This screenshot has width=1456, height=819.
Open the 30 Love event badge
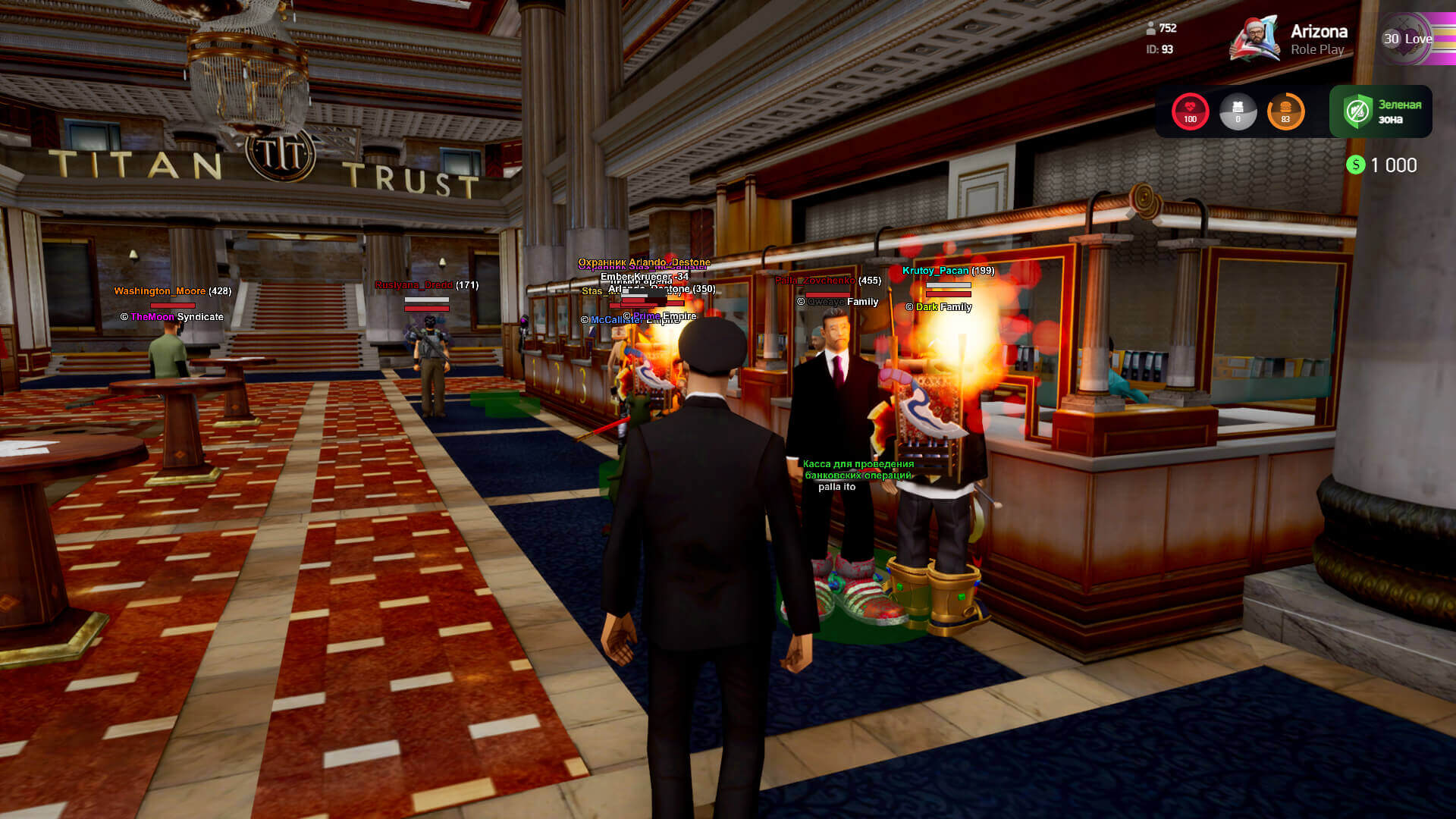point(1409,39)
